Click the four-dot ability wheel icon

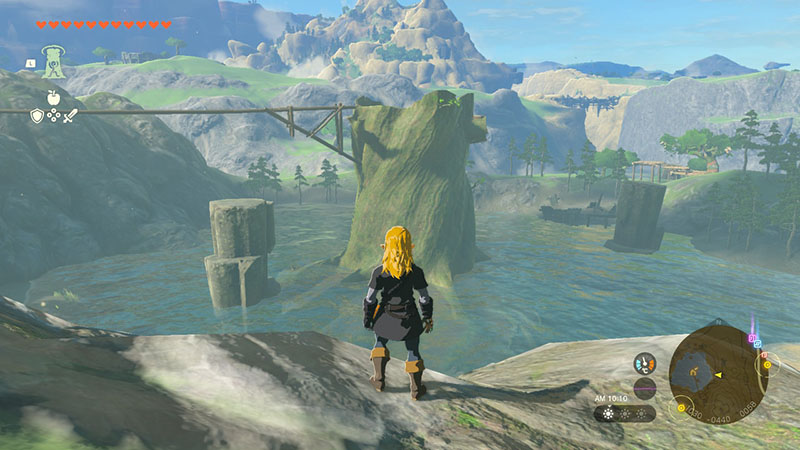tap(53, 116)
